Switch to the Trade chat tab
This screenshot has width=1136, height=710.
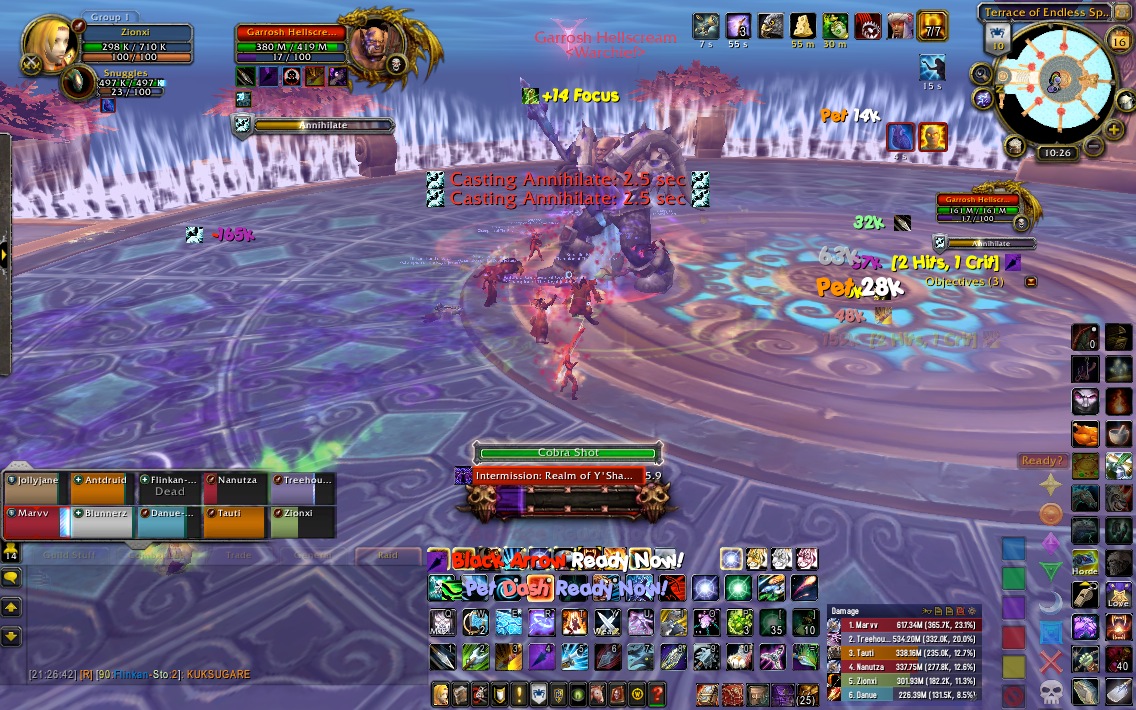click(x=238, y=555)
